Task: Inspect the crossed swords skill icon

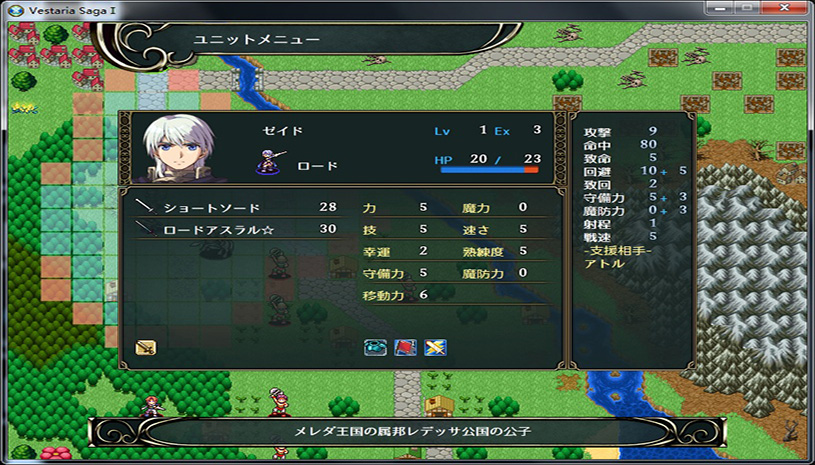Action: (436, 347)
